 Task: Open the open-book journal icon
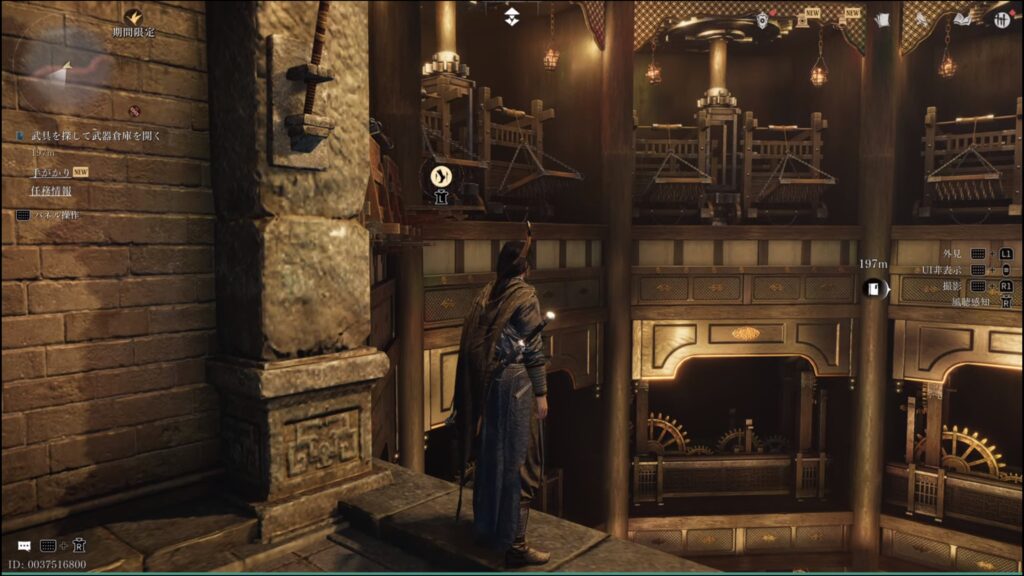(x=962, y=18)
